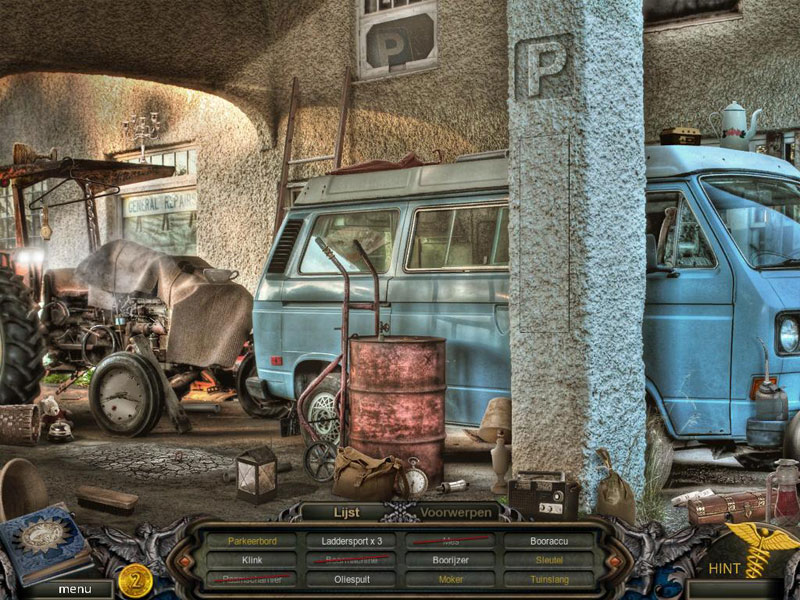Select Moker from the list
800x600 pixels.
[451, 579]
